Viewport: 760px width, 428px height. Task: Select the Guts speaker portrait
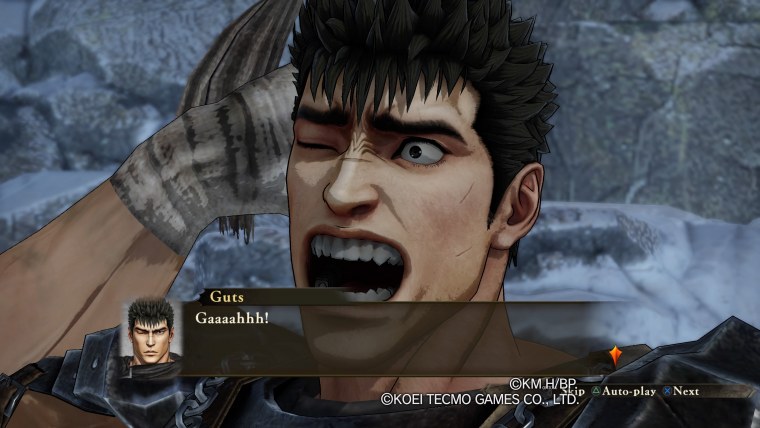pos(152,336)
